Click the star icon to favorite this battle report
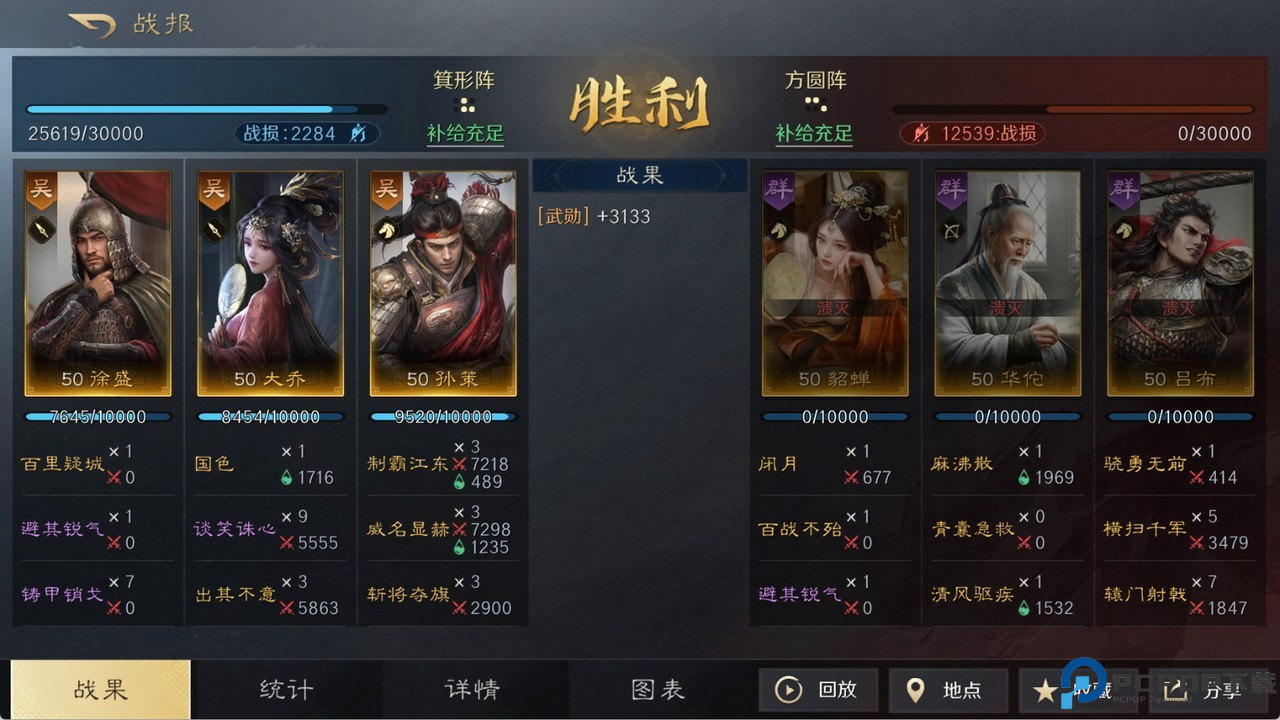1280x720 pixels. point(1046,690)
